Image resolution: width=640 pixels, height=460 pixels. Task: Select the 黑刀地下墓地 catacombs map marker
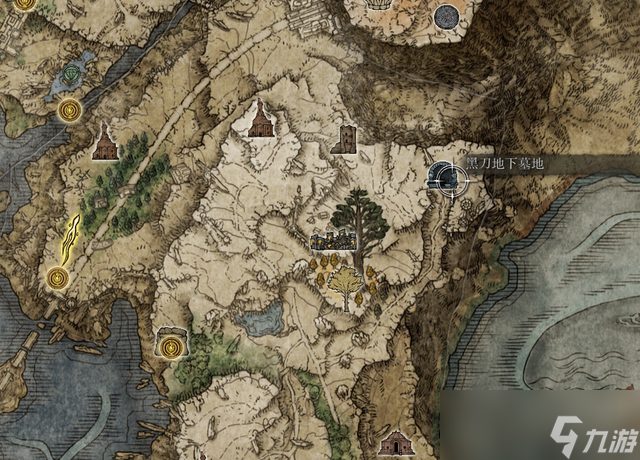tap(445, 179)
